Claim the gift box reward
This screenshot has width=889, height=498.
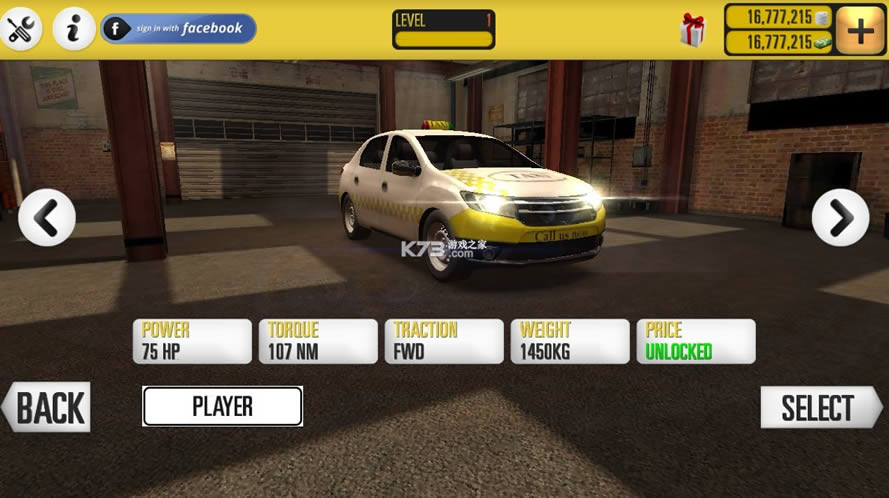coord(692,30)
